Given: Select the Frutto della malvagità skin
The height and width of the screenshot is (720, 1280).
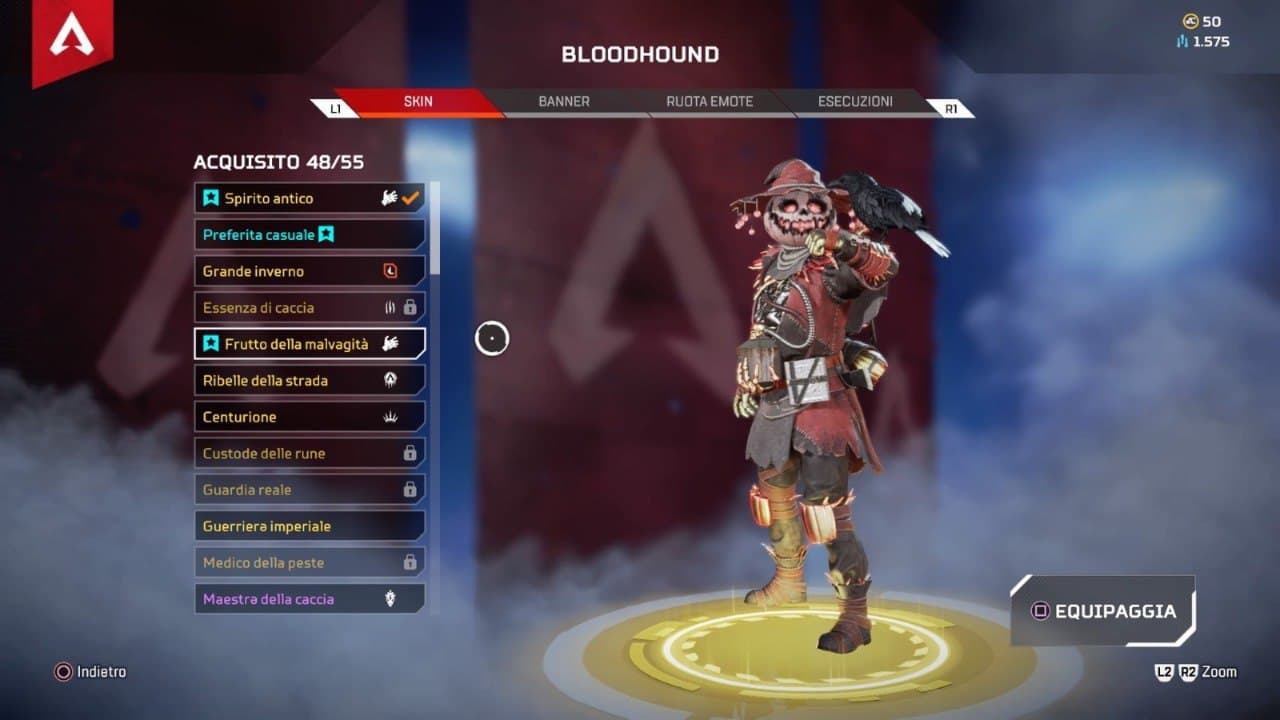Looking at the screenshot, I should click(x=309, y=344).
